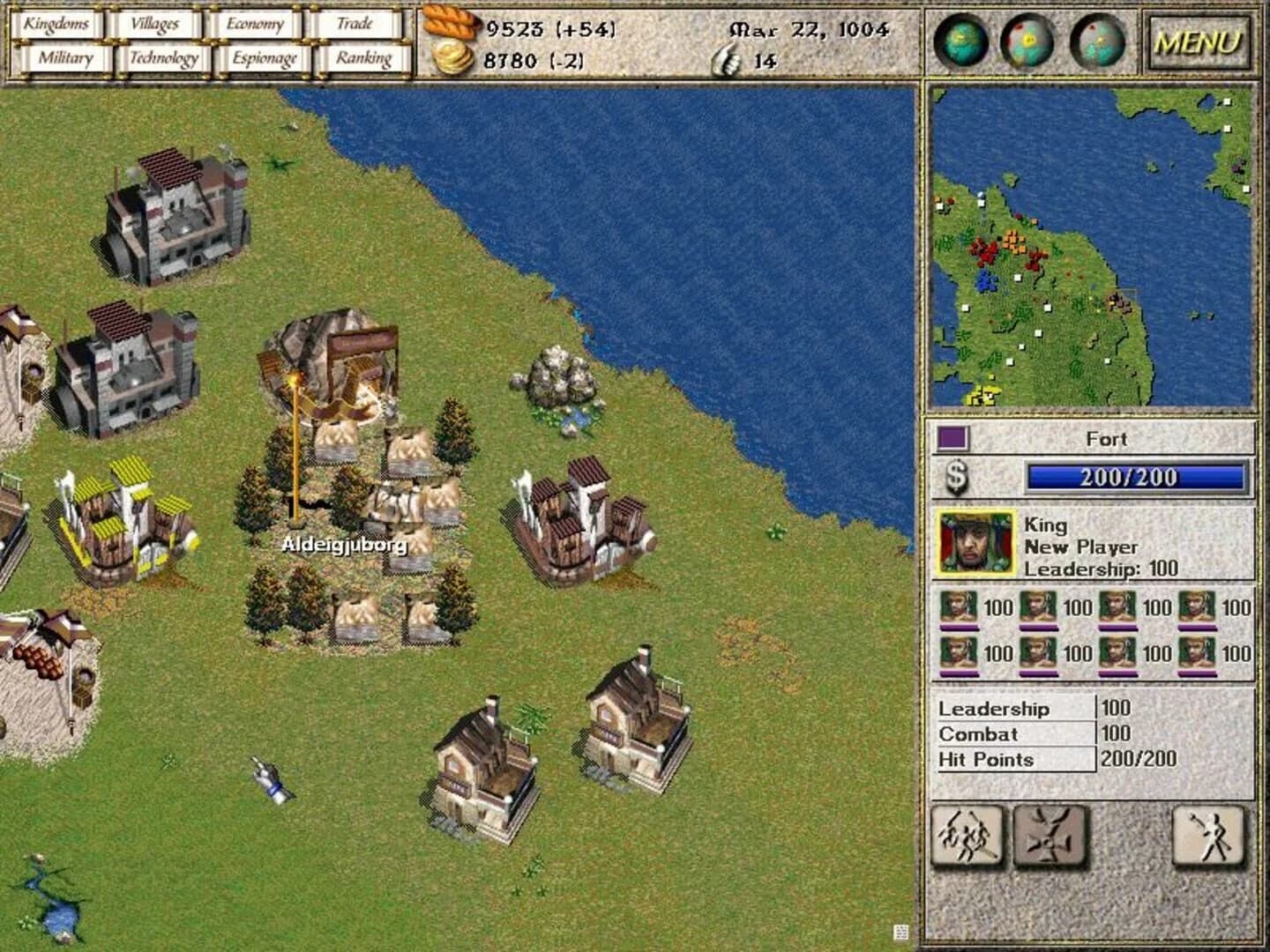1270x952 pixels.
Task: Open the Kingdoms report
Action: pos(58,24)
